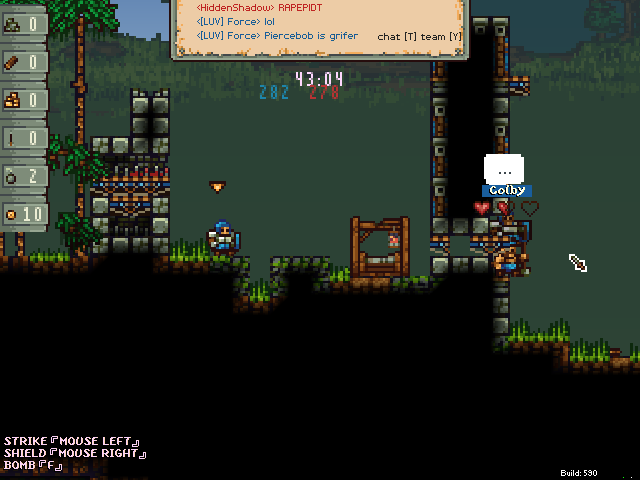Select the bomb inventory slot

point(23,176)
